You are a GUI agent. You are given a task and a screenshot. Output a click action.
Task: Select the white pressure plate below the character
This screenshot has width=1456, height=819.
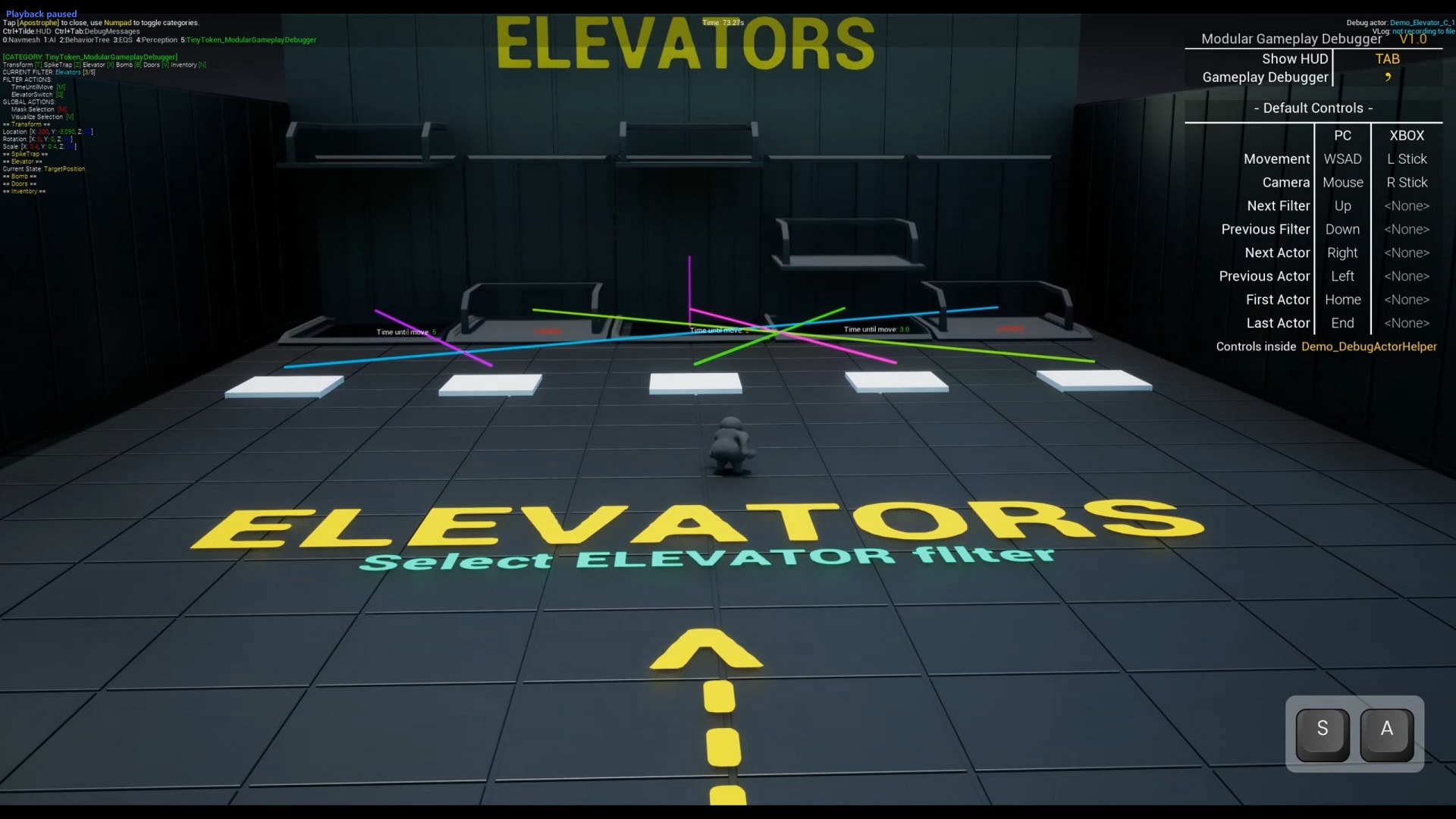[x=694, y=383]
